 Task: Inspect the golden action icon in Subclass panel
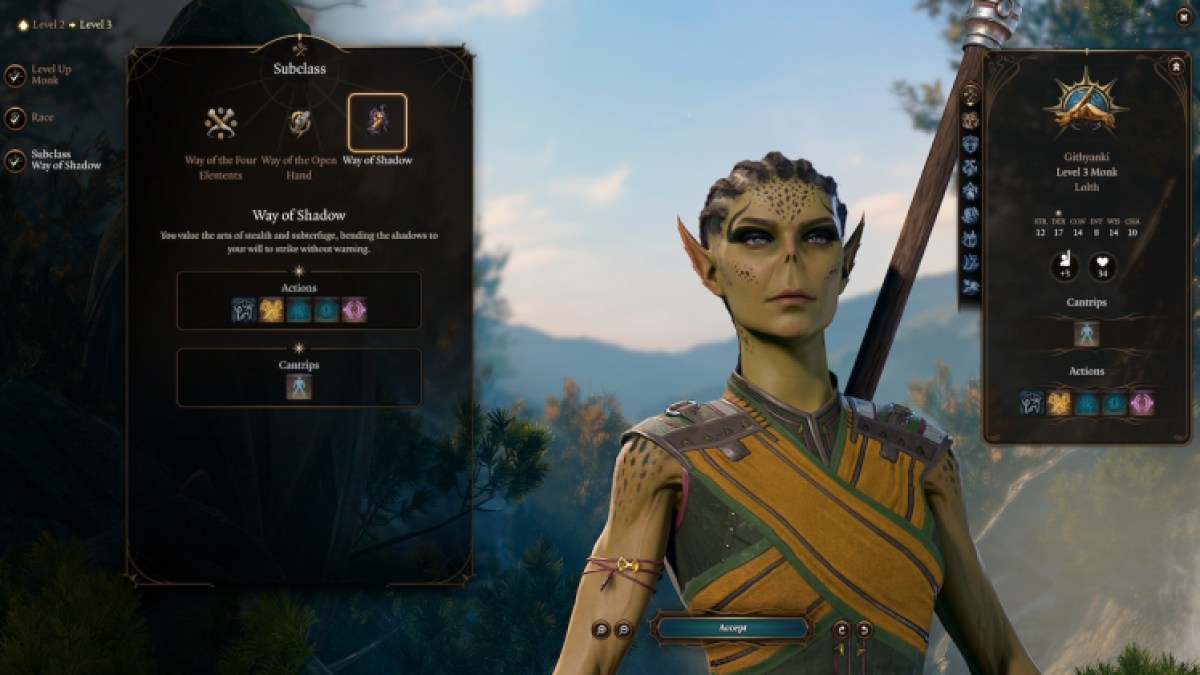pyautogui.click(x=271, y=310)
